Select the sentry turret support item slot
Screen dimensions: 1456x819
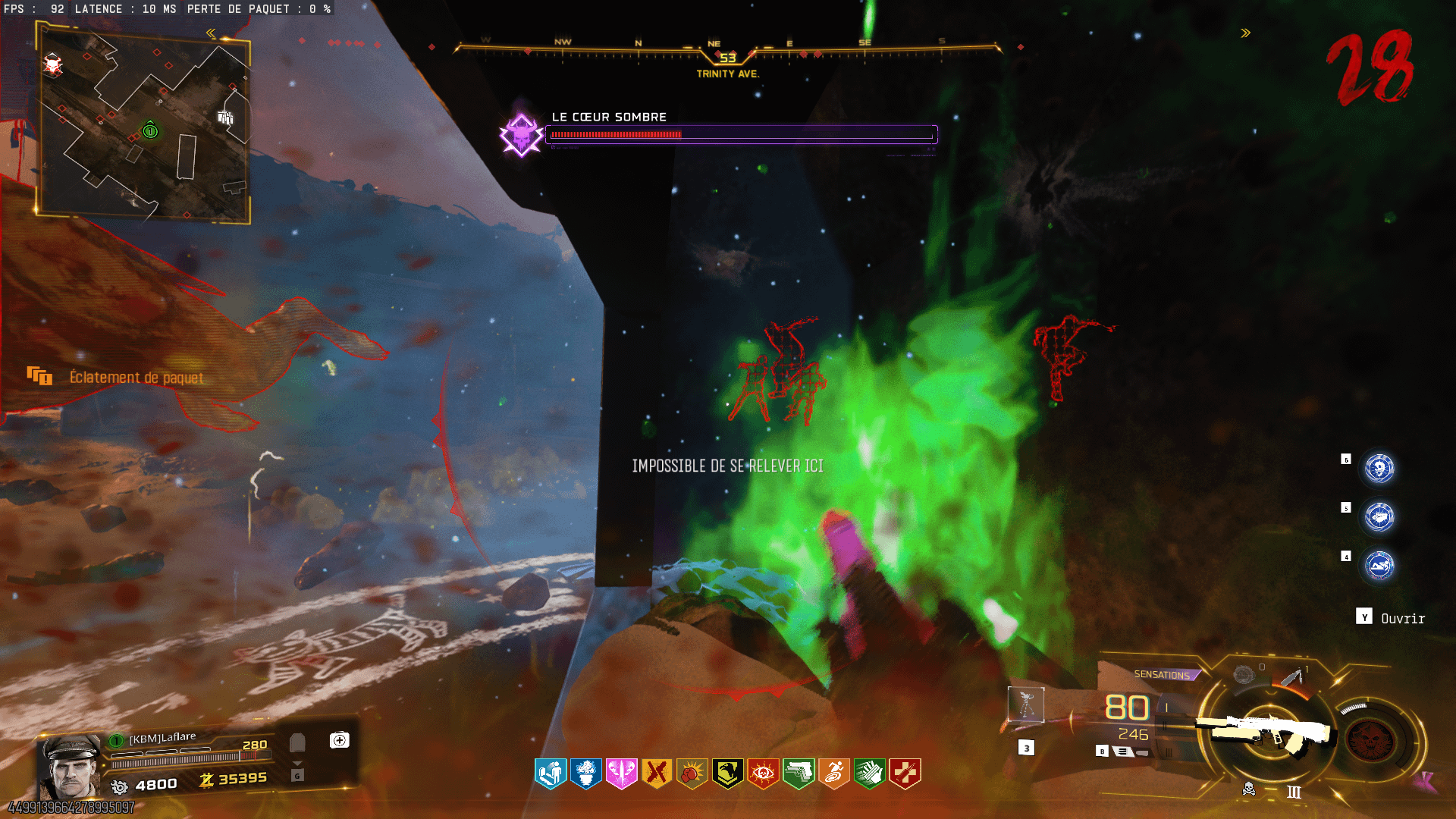[x=1026, y=704]
